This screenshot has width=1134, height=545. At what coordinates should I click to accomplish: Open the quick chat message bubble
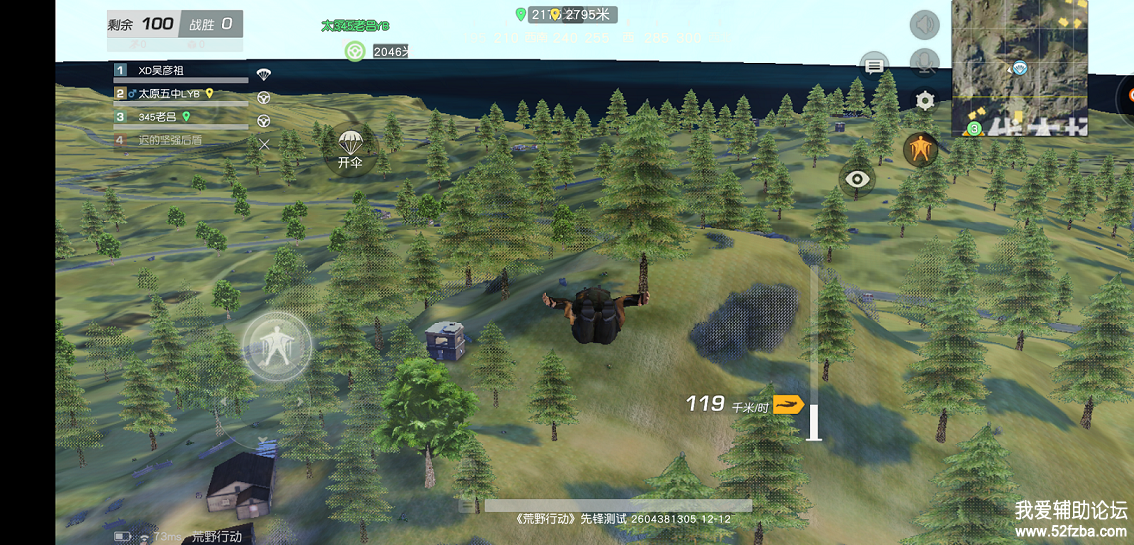click(875, 66)
